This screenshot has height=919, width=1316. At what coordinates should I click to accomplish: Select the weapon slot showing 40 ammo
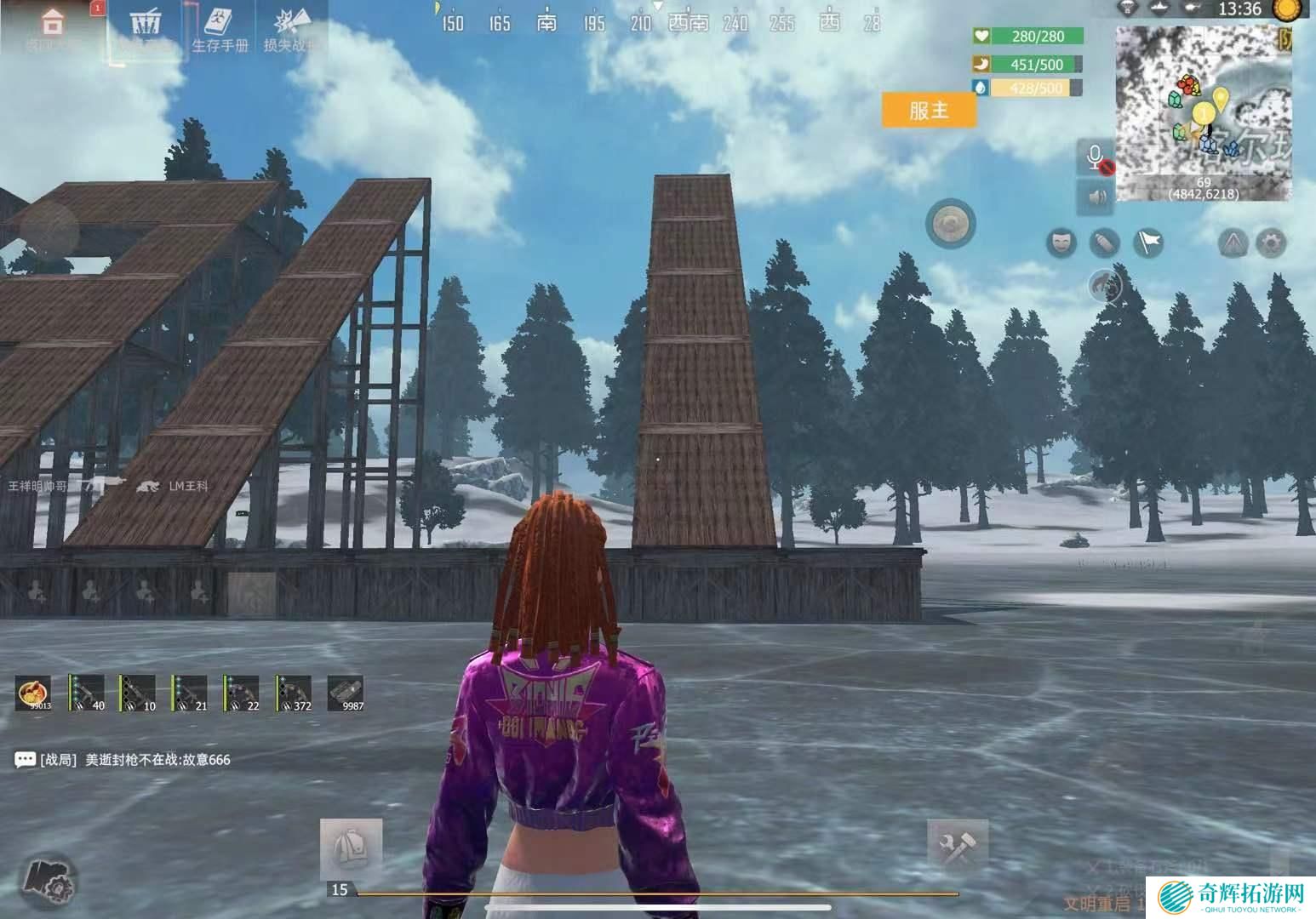pyautogui.click(x=86, y=693)
